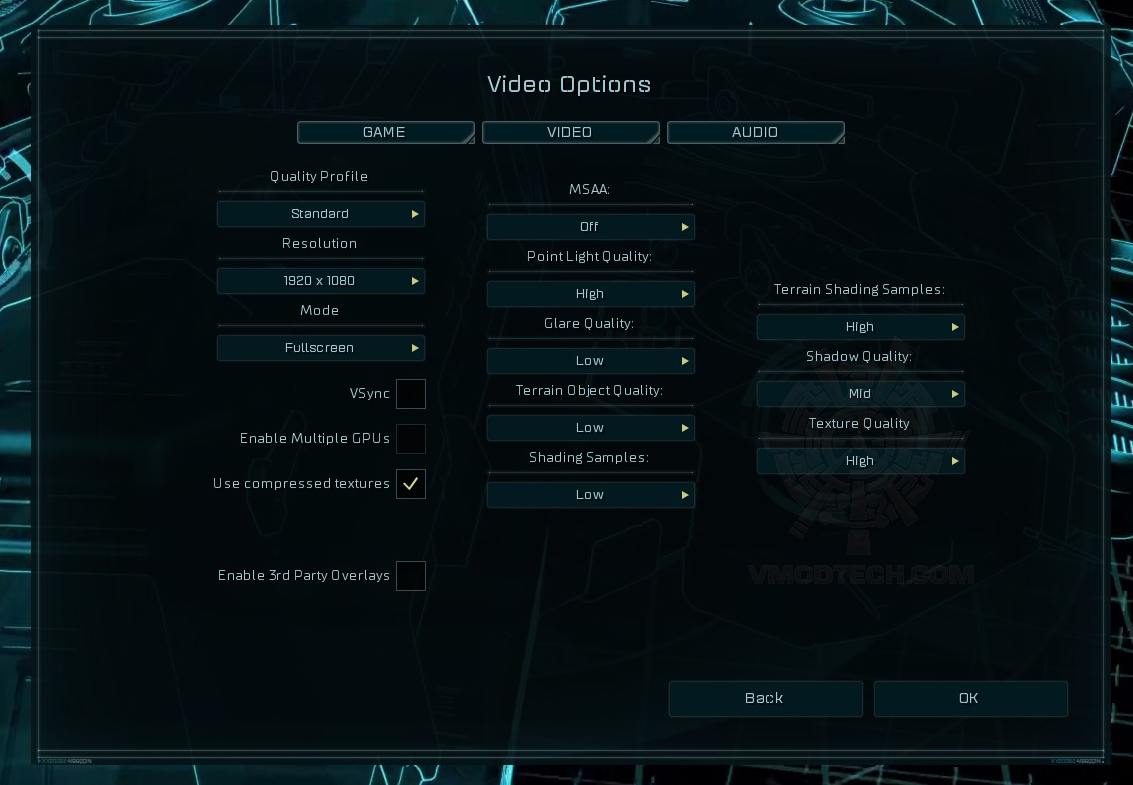Change the 1920 x 1080 resolution setting
Screen dimensions: 1133x785
click(x=321, y=281)
